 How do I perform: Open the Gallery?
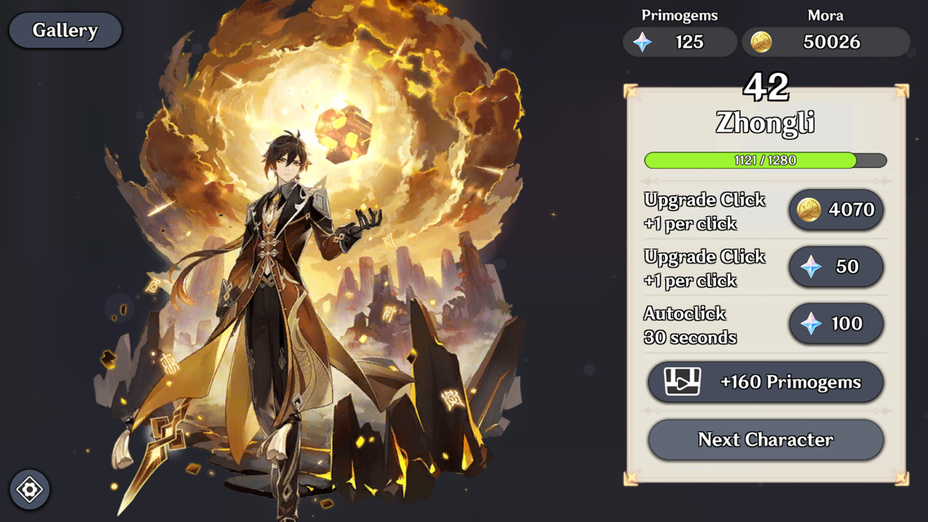pos(65,30)
